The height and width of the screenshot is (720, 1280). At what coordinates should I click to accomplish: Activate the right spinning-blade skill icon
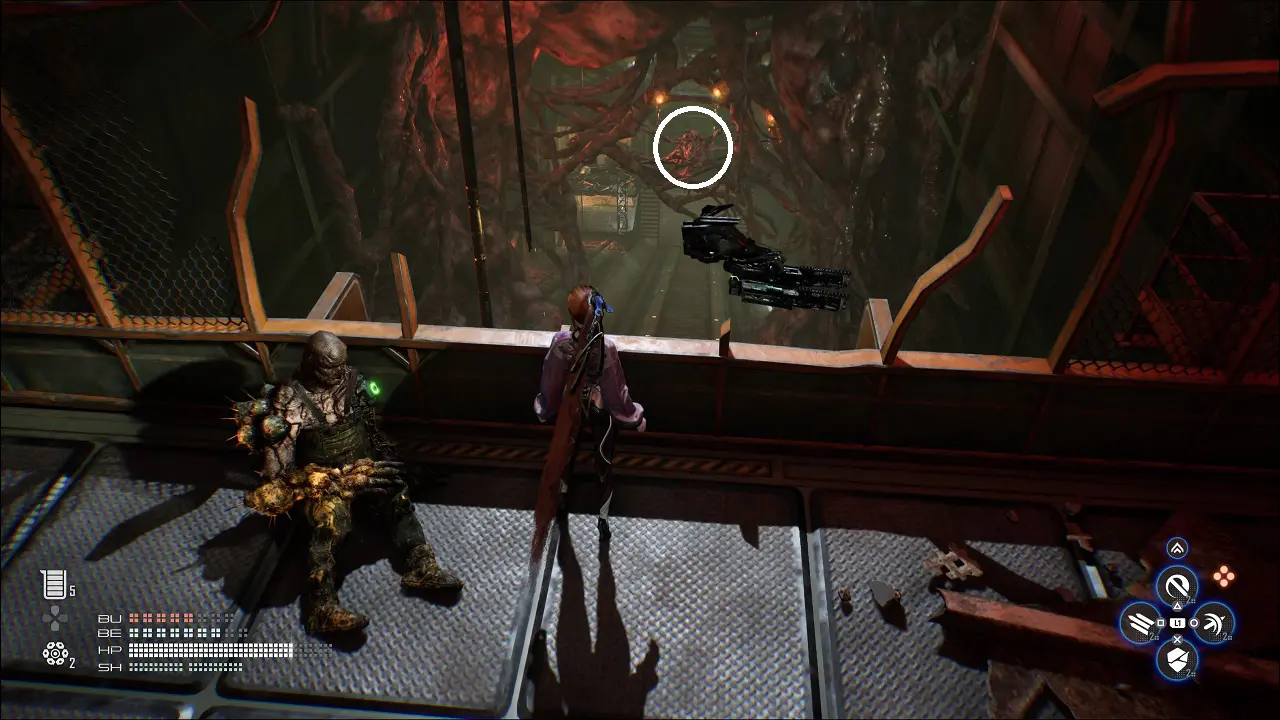tap(1213, 623)
